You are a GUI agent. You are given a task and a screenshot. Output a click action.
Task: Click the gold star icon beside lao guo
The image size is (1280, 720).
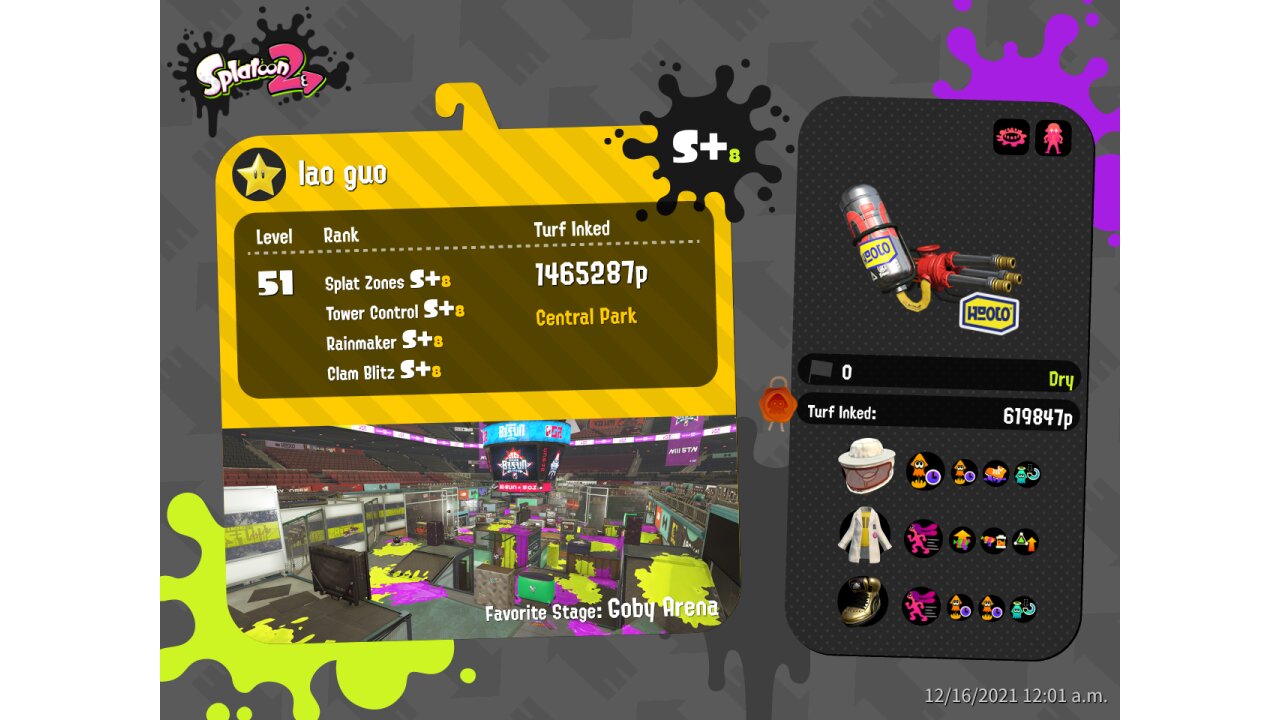(259, 174)
